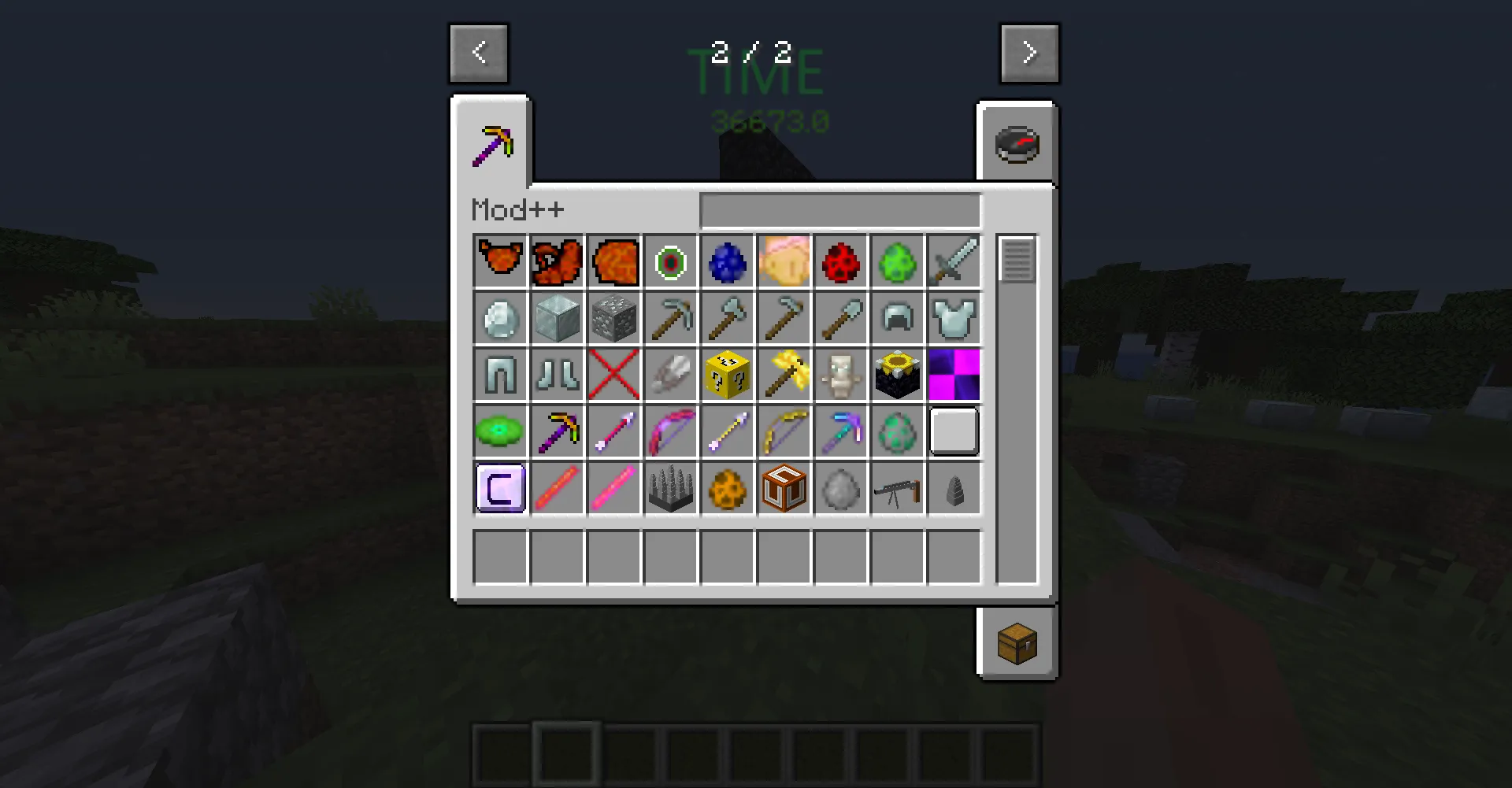Viewport: 1512px width, 788px height.
Task: Pick up the iron sword item
Action: (954, 261)
